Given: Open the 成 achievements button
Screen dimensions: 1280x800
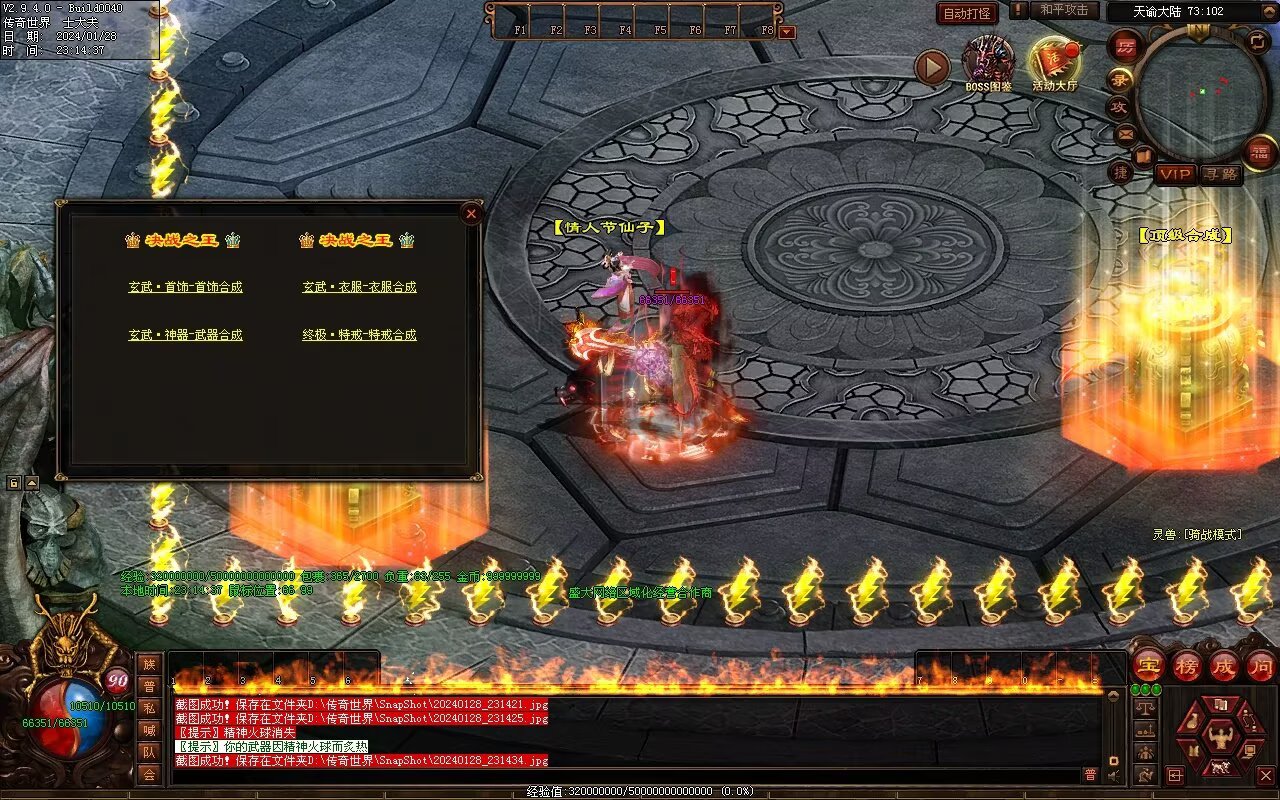Looking at the screenshot, I should click(1224, 665).
